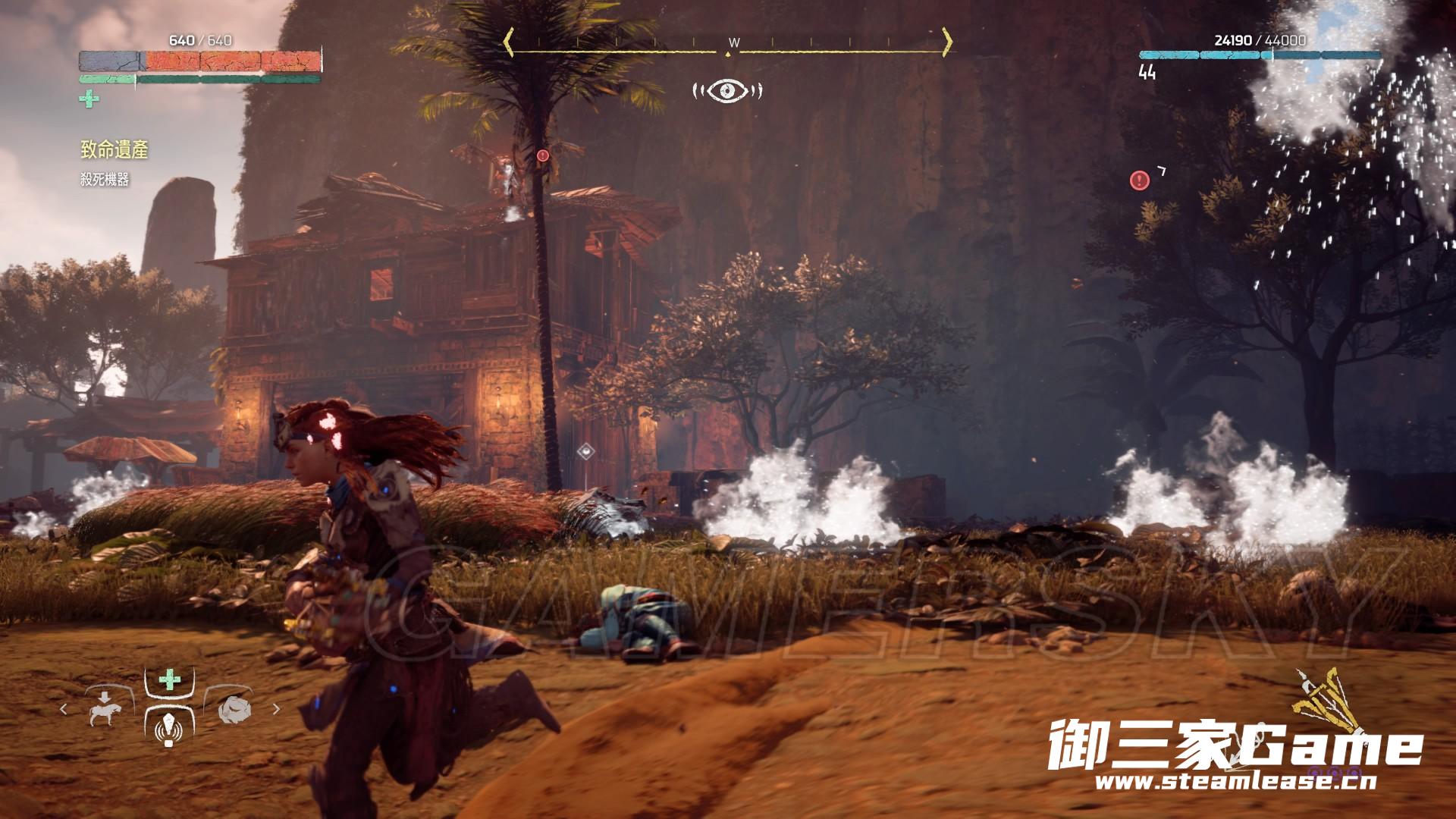Cycle tools with the left arrow
1456x819 pixels.
64,710
